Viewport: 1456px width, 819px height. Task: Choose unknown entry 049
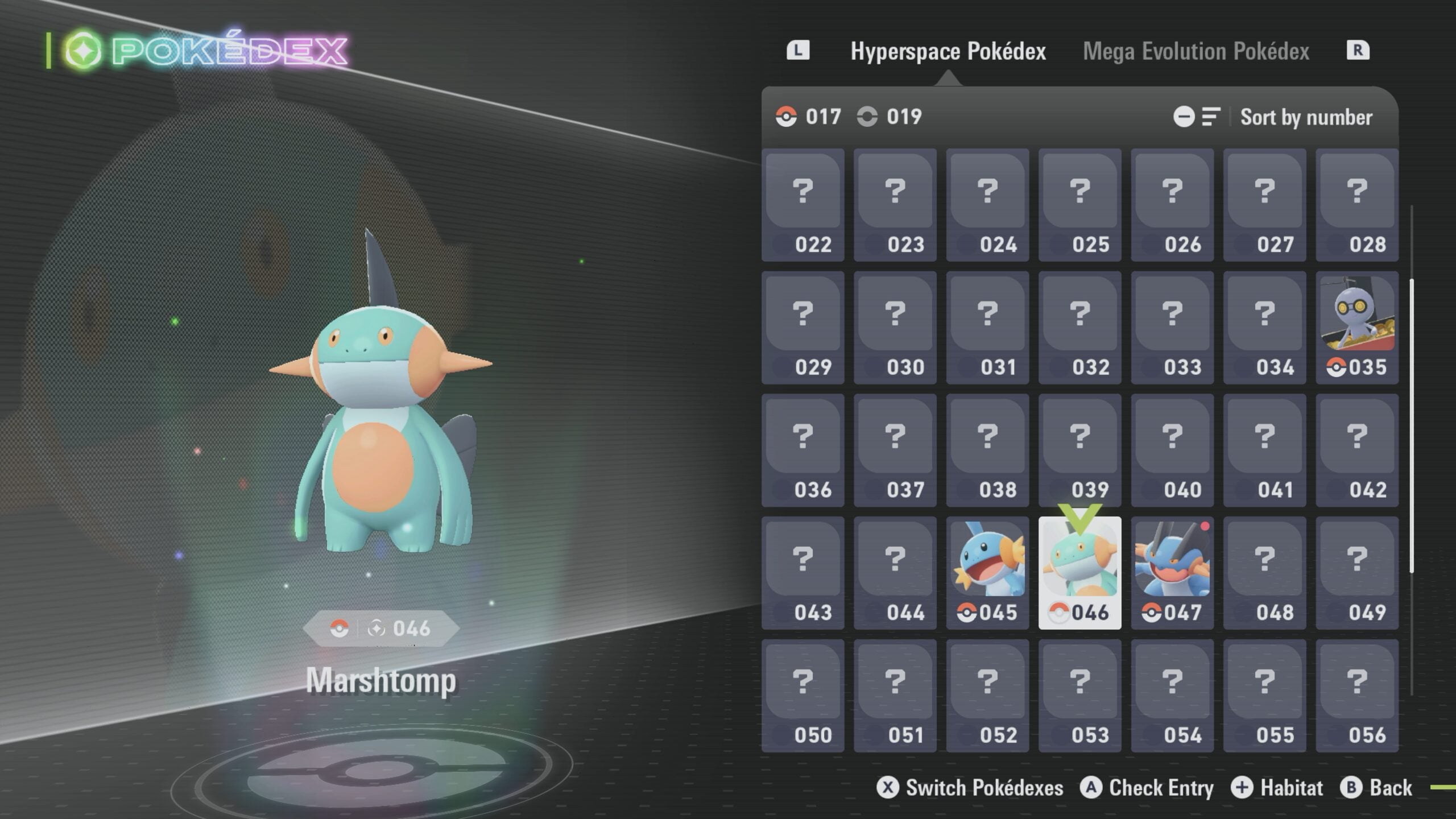1356,573
